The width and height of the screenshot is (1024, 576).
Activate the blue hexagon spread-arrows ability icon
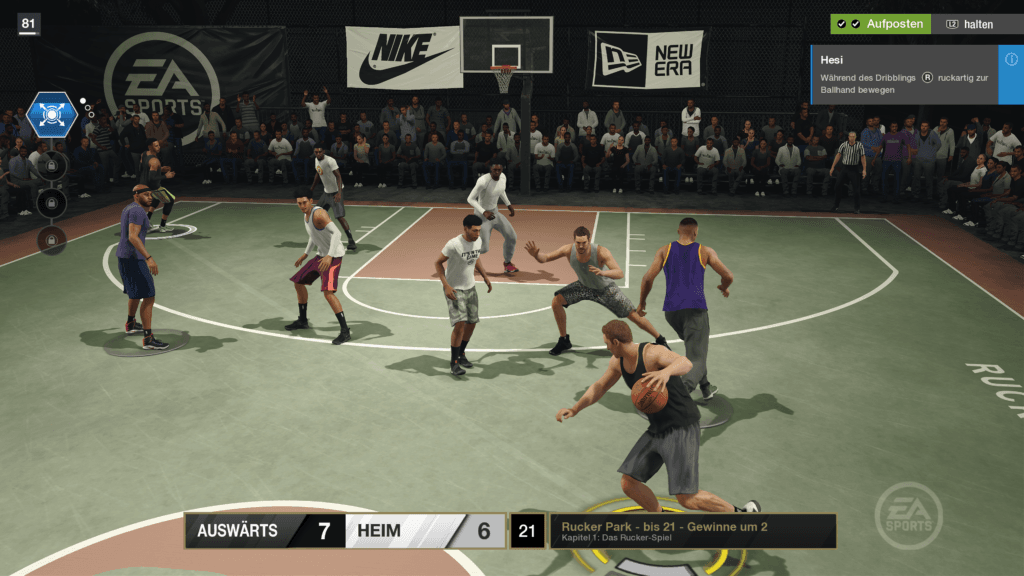pos(52,114)
